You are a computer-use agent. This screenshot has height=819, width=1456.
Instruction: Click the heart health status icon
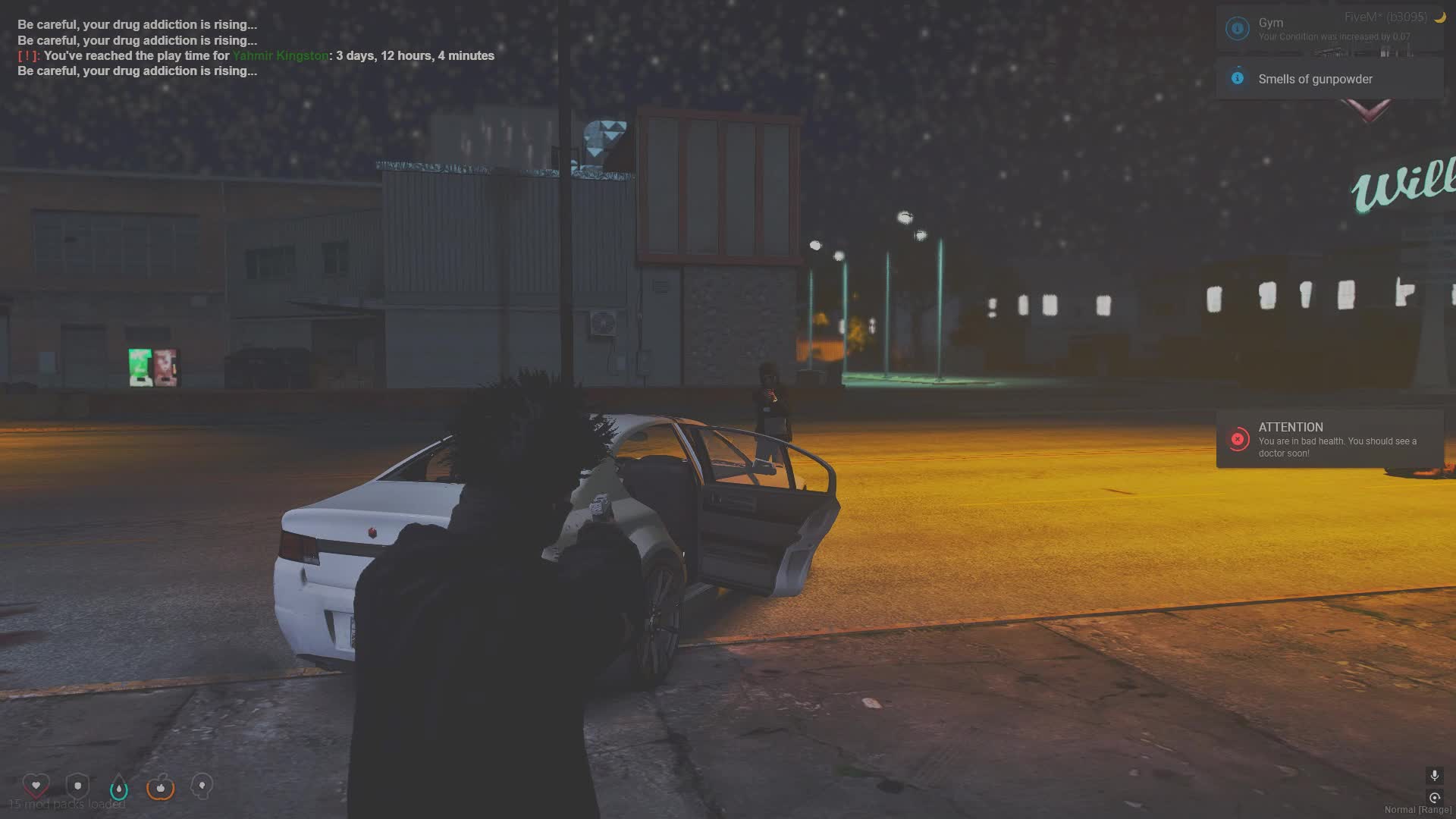[36, 786]
